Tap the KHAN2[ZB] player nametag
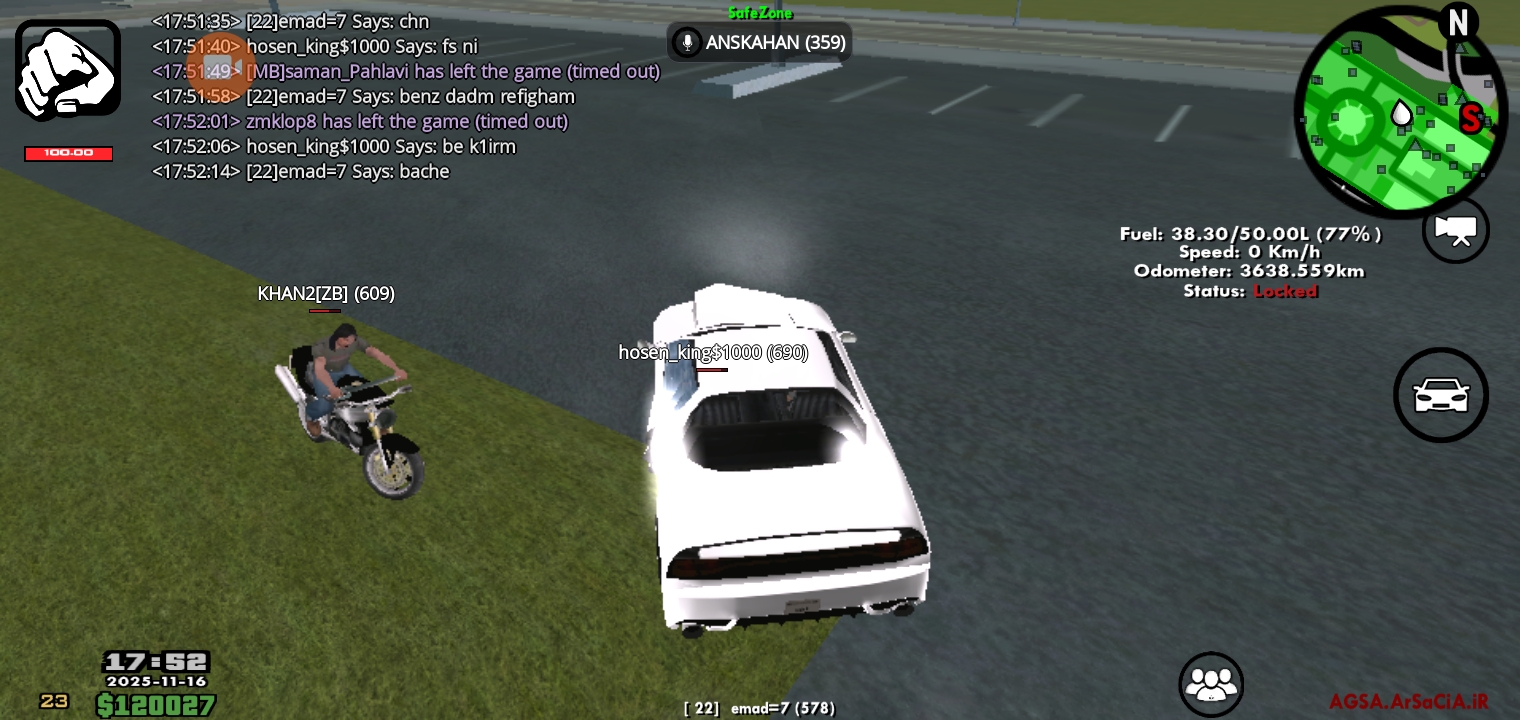The width and height of the screenshot is (1520, 720). coord(324,293)
